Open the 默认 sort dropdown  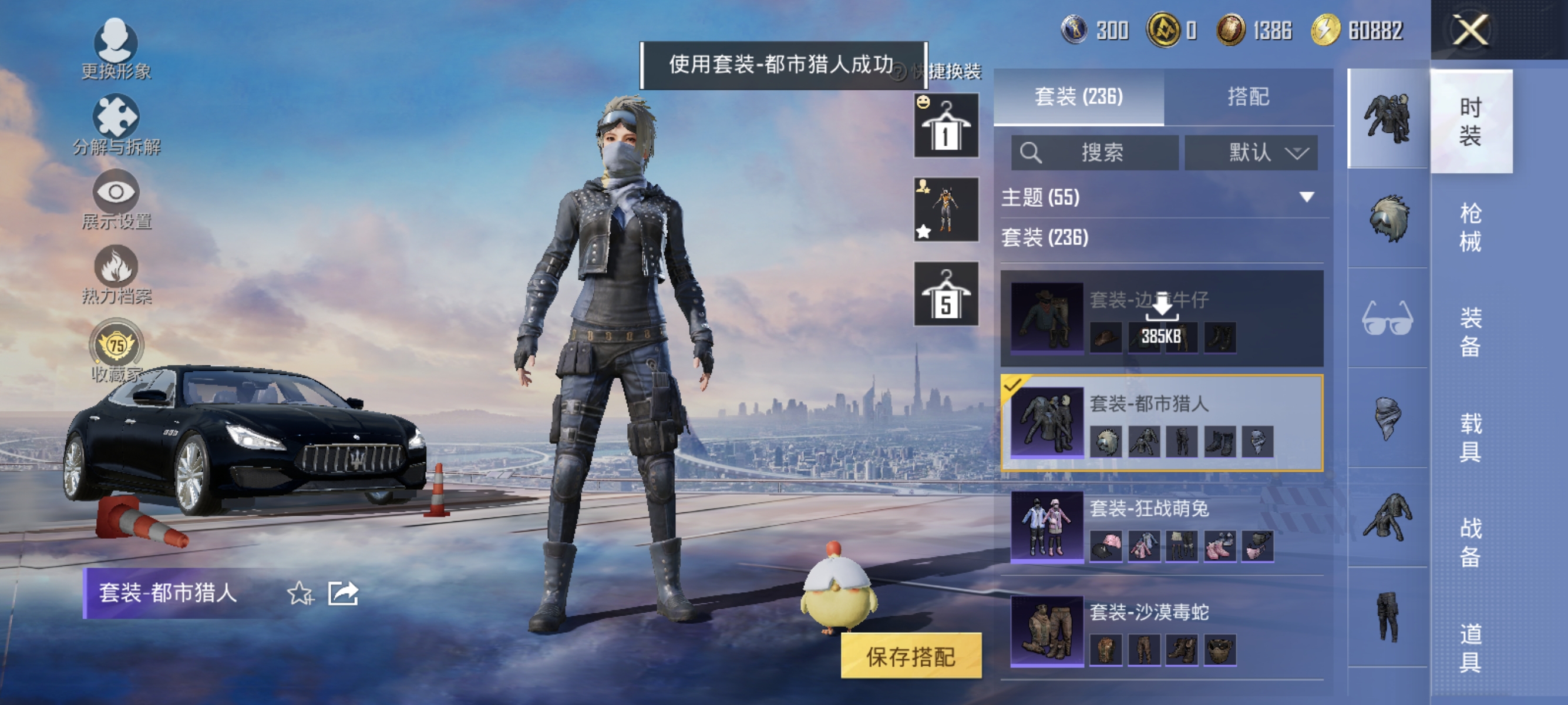[x=1251, y=153]
